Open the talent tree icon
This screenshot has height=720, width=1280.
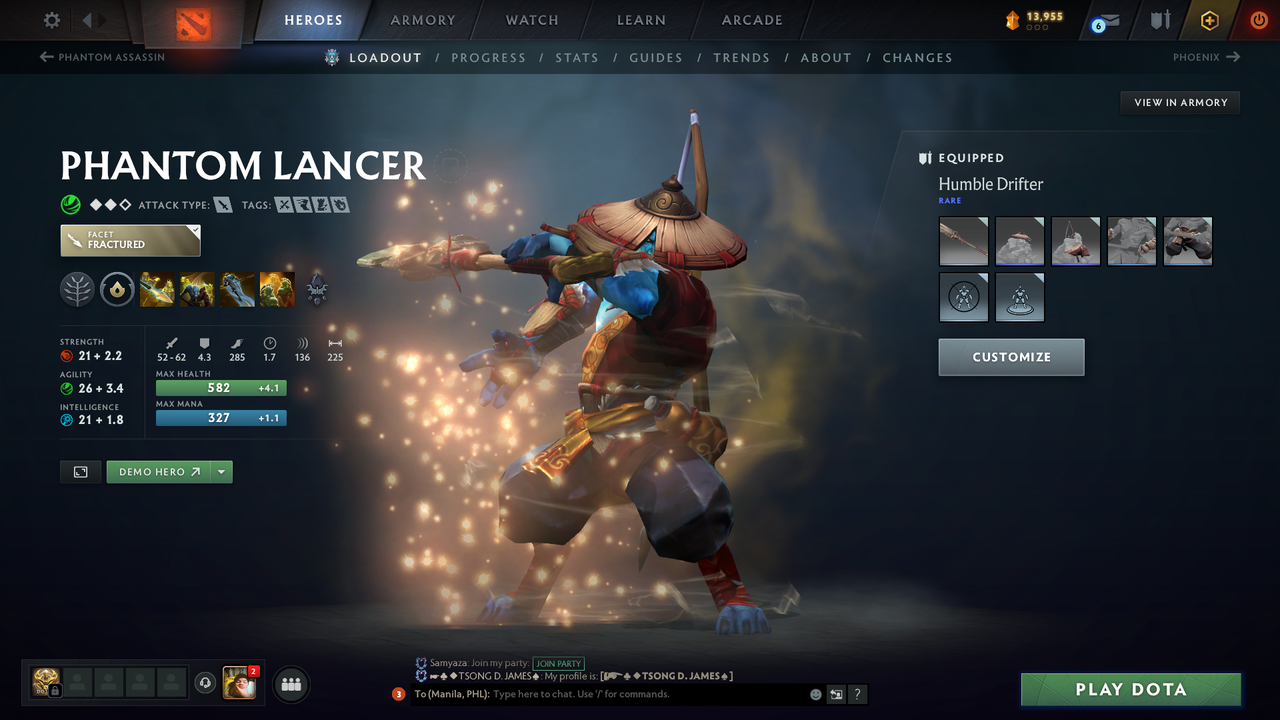point(78,290)
